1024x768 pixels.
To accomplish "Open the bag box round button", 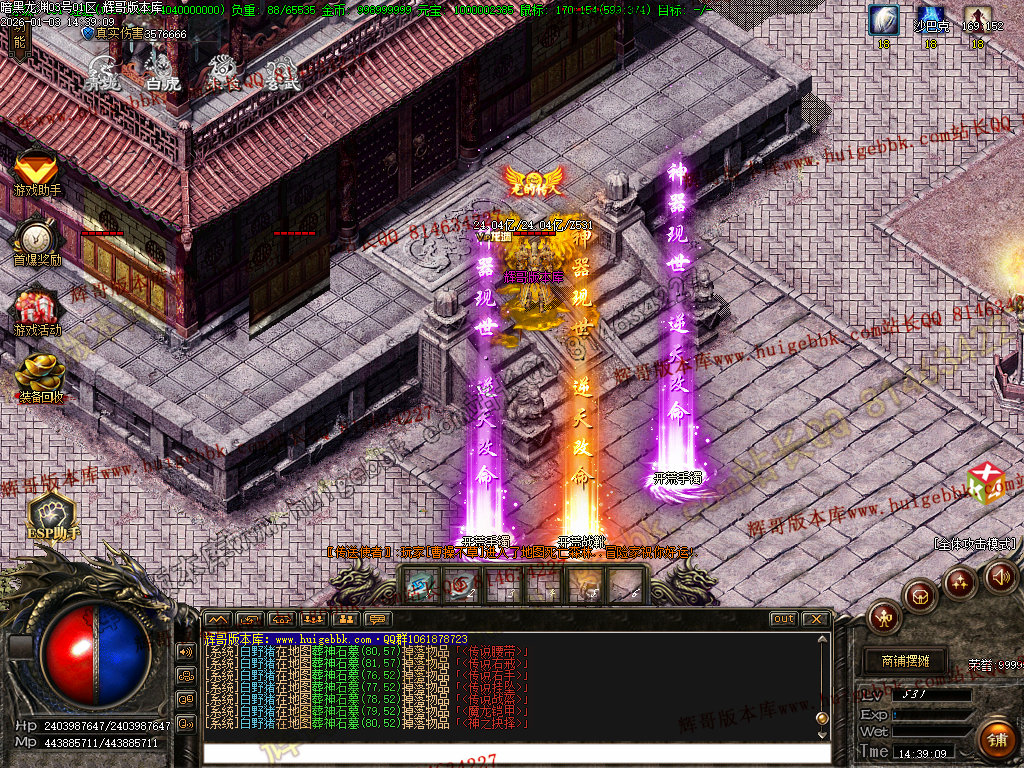I will tap(920, 596).
